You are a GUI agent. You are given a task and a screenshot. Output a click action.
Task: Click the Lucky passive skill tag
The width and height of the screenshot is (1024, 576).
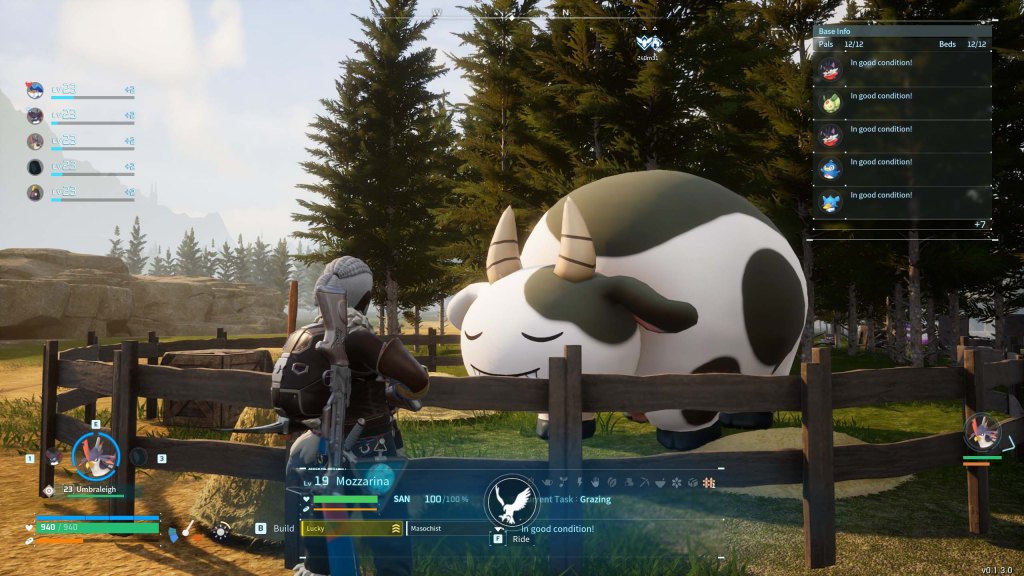click(351, 528)
